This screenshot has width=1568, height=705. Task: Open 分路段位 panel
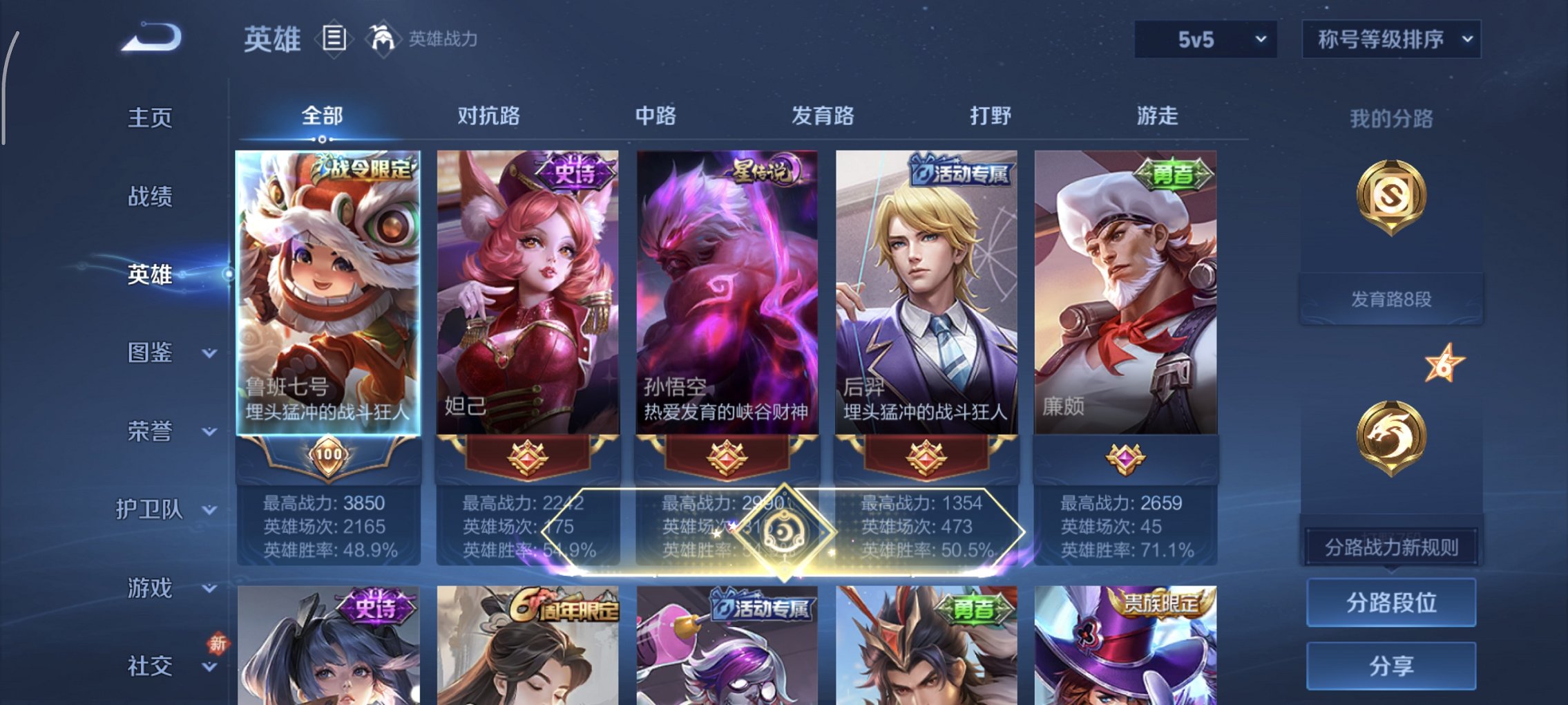tap(1390, 601)
